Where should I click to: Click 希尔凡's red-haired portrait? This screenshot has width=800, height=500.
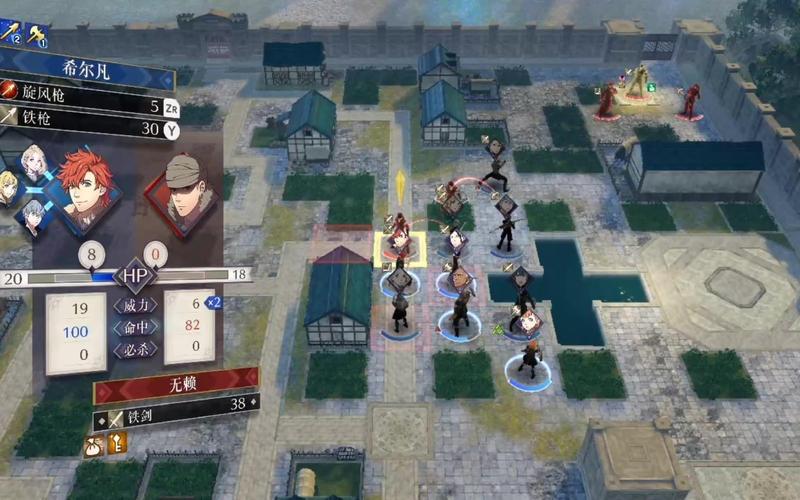point(84,185)
